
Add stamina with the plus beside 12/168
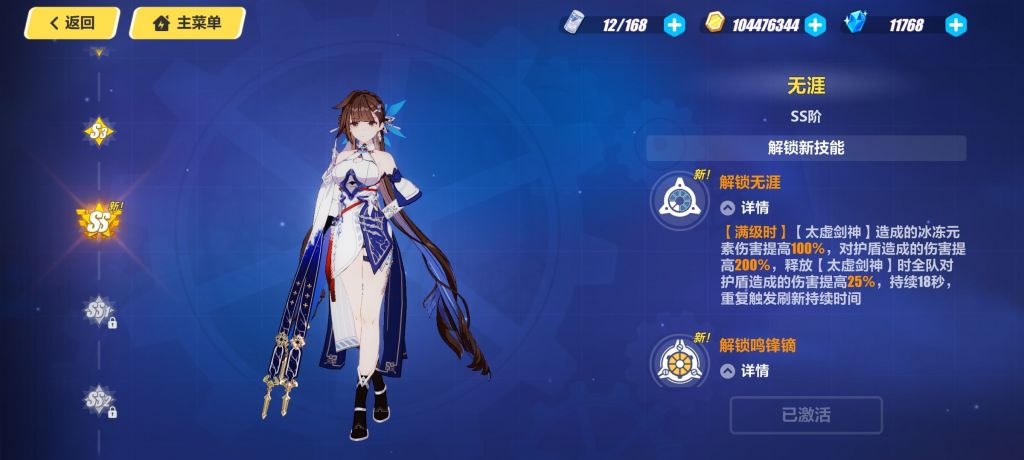point(675,25)
